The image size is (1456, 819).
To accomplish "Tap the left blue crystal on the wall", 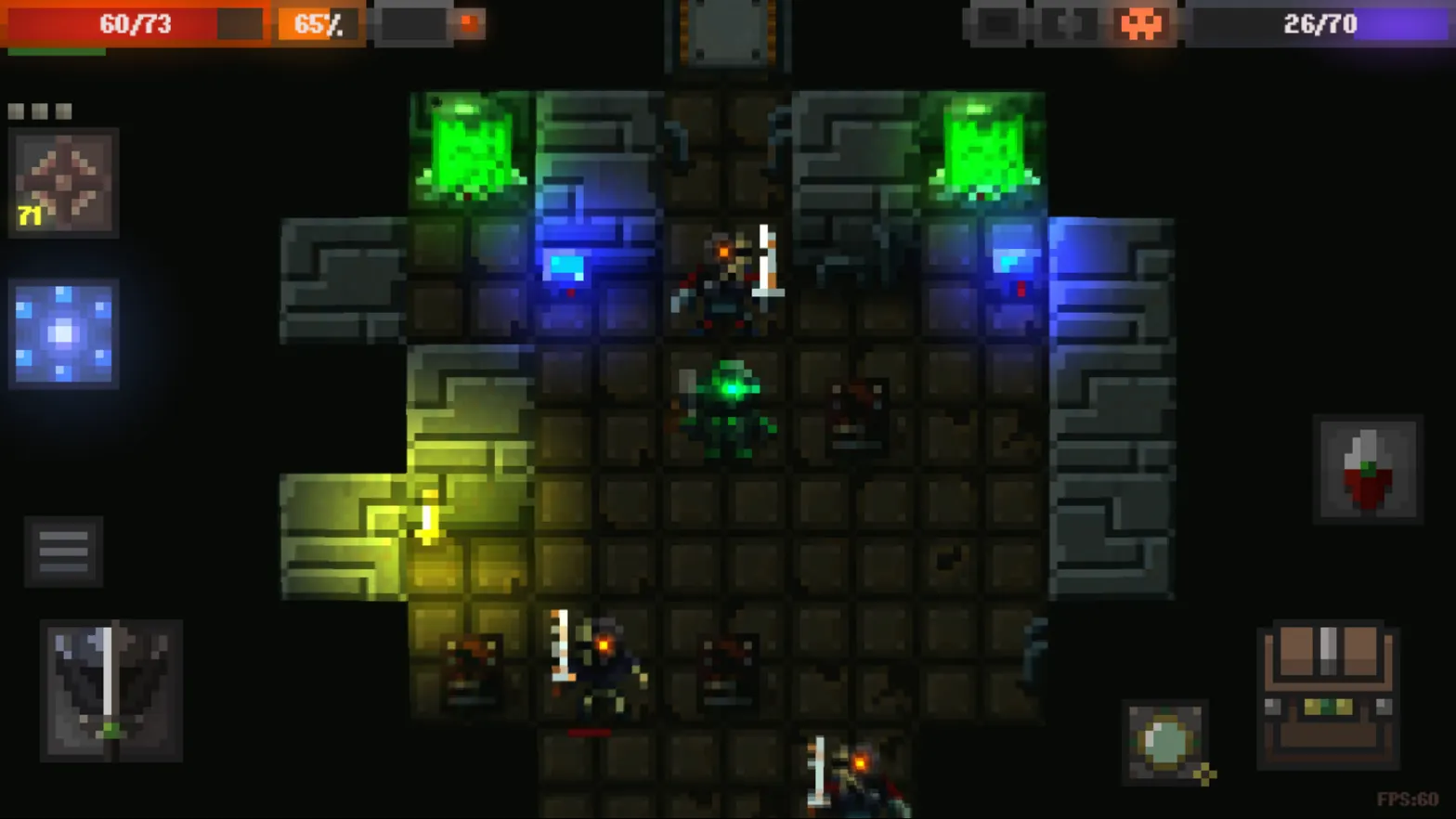I will (x=566, y=269).
